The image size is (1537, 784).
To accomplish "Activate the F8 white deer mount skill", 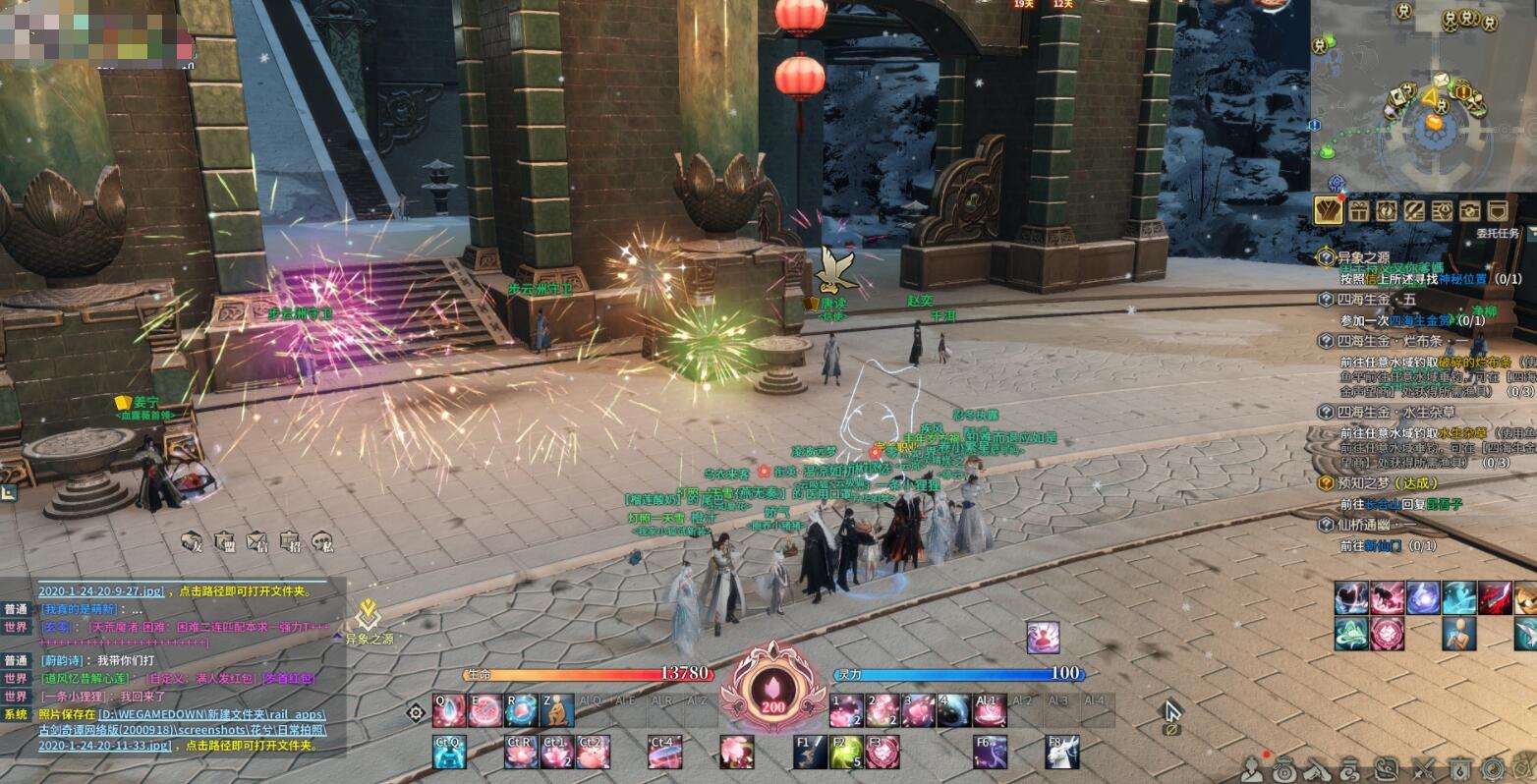I will click(x=1062, y=752).
